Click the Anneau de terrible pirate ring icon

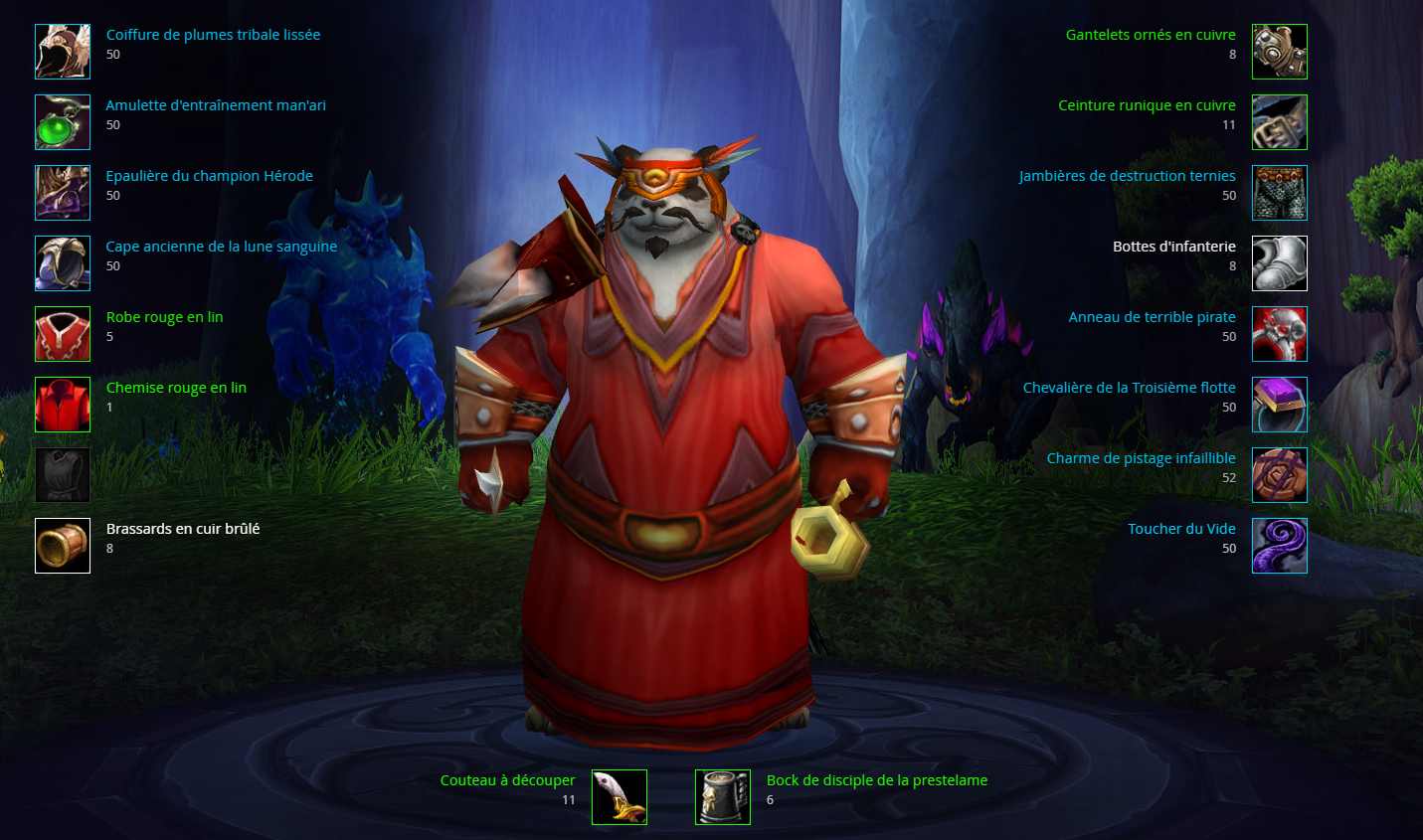[1280, 333]
